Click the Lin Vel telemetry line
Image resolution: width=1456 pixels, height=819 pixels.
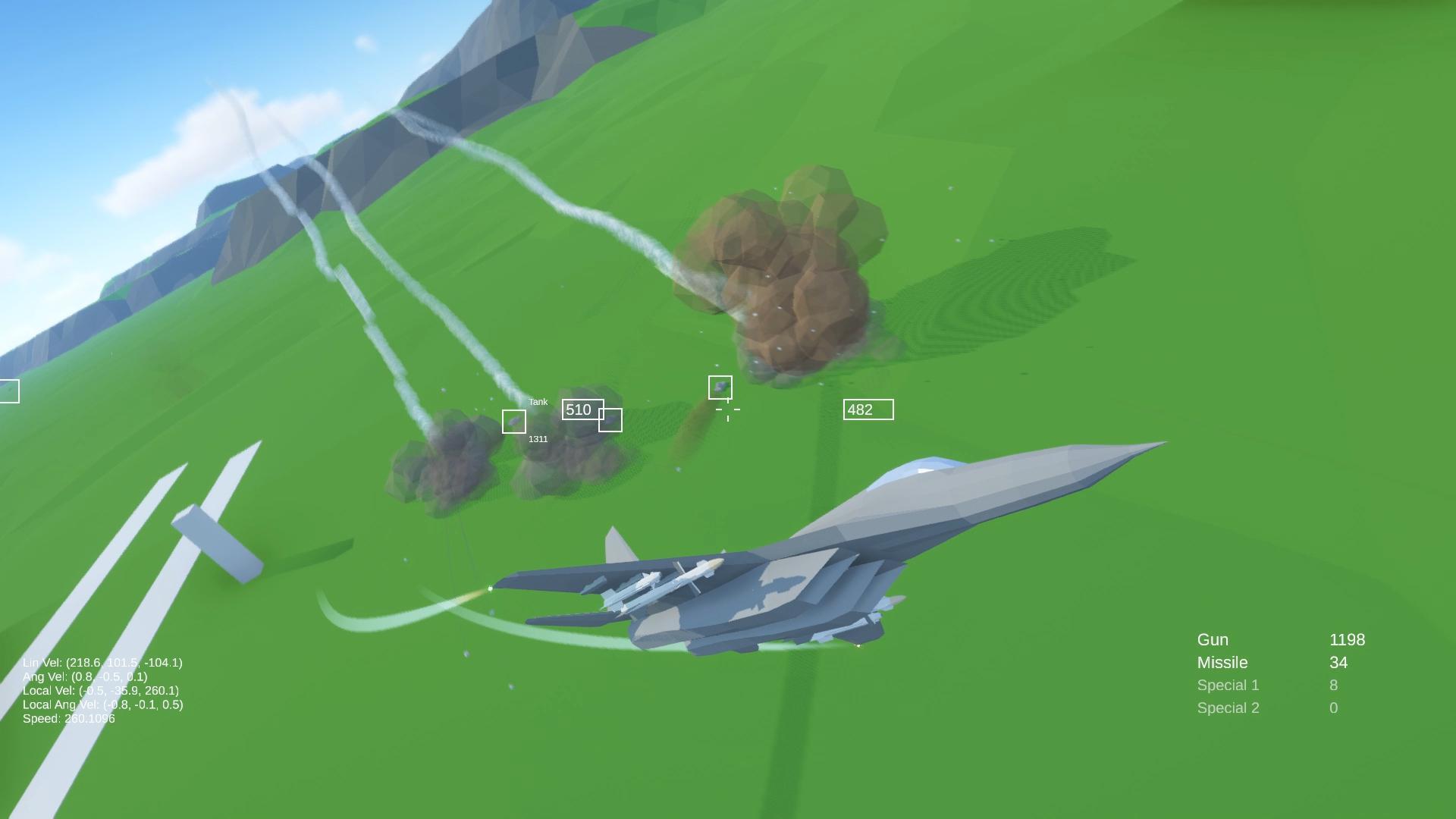(x=103, y=661)
